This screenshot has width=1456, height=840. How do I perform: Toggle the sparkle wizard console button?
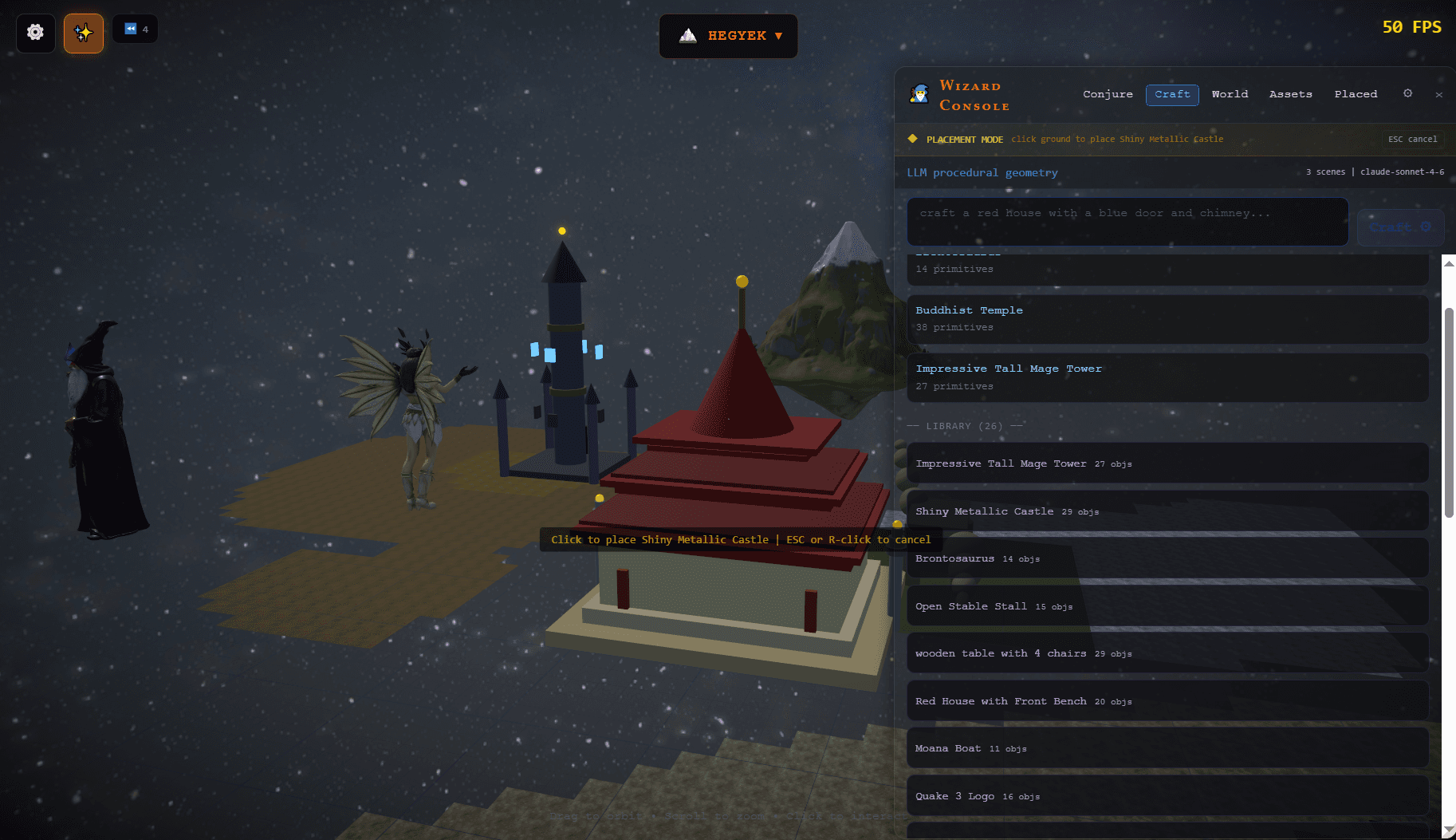pos(84,33)
